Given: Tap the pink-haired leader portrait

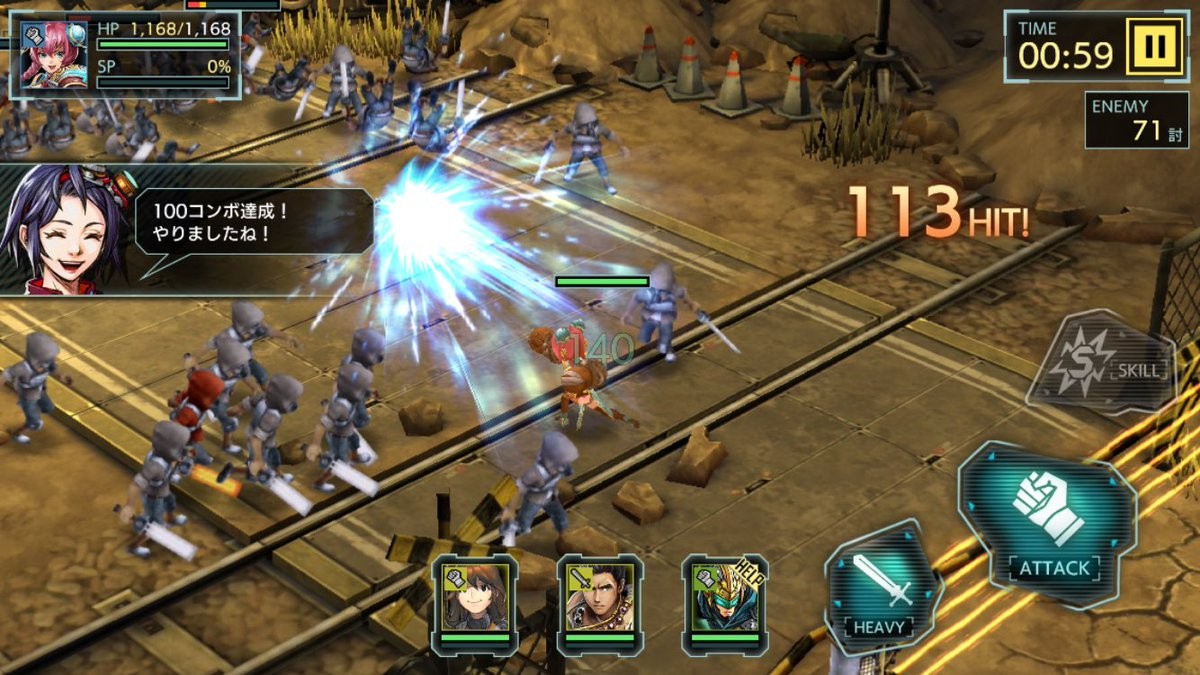Looking at the screenshot, I should coord(52,55).
